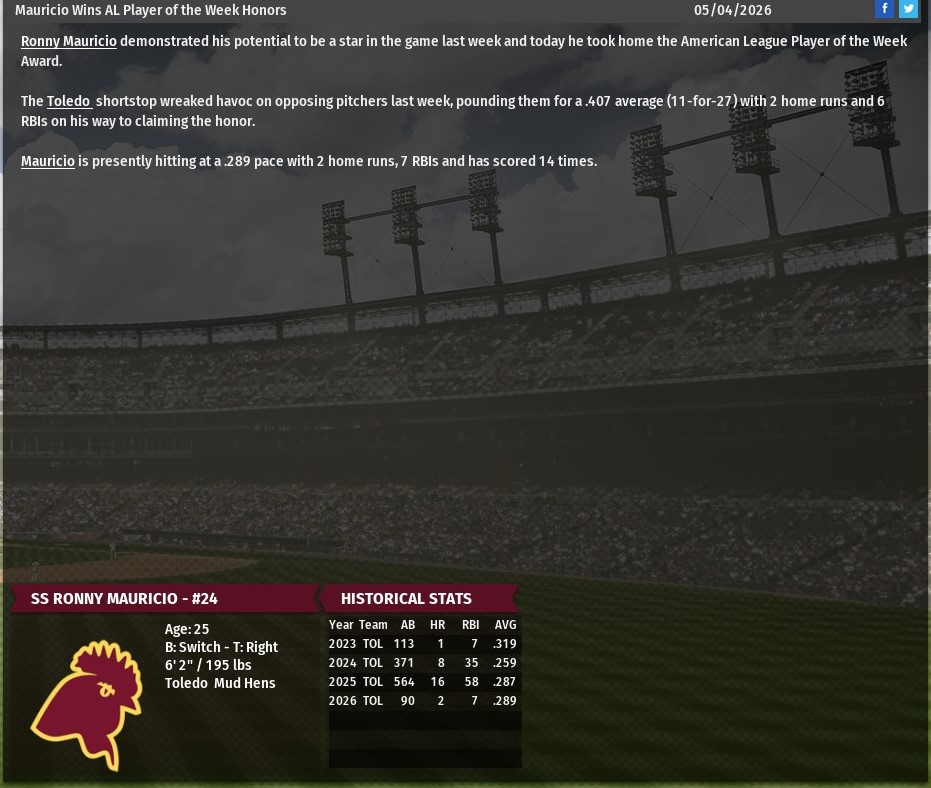Follow the Toledo team link

pos(68,101)
